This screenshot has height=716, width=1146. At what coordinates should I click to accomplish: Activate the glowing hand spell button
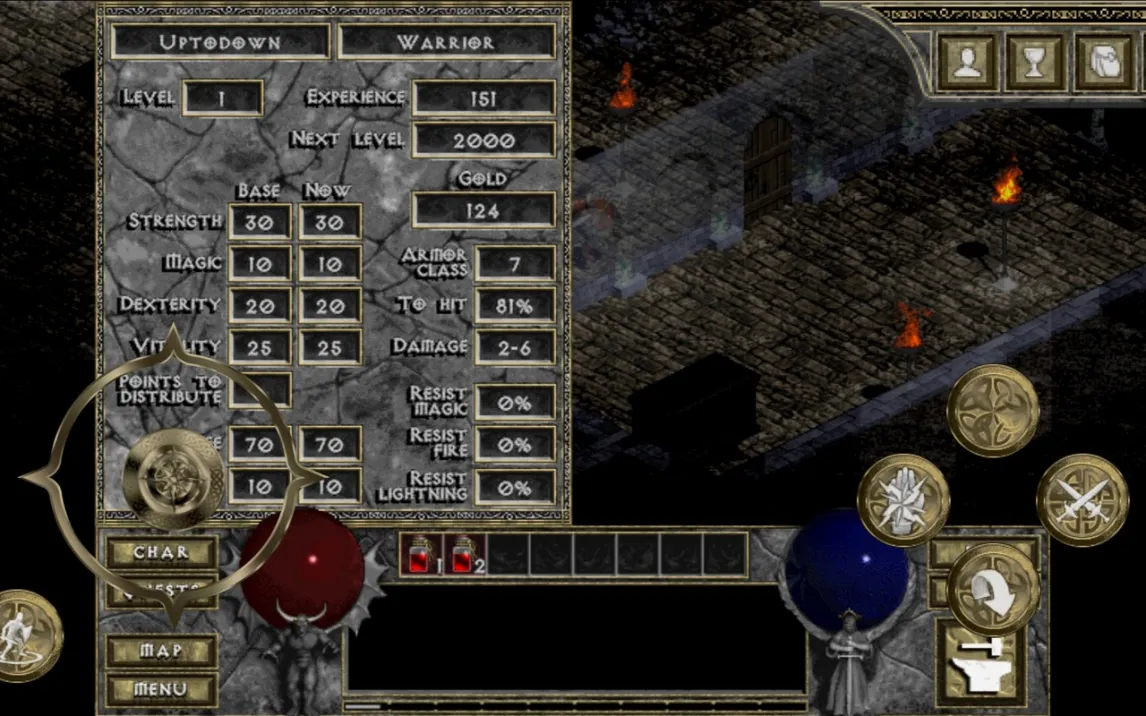pyautogui.click(x=903, y=499)
